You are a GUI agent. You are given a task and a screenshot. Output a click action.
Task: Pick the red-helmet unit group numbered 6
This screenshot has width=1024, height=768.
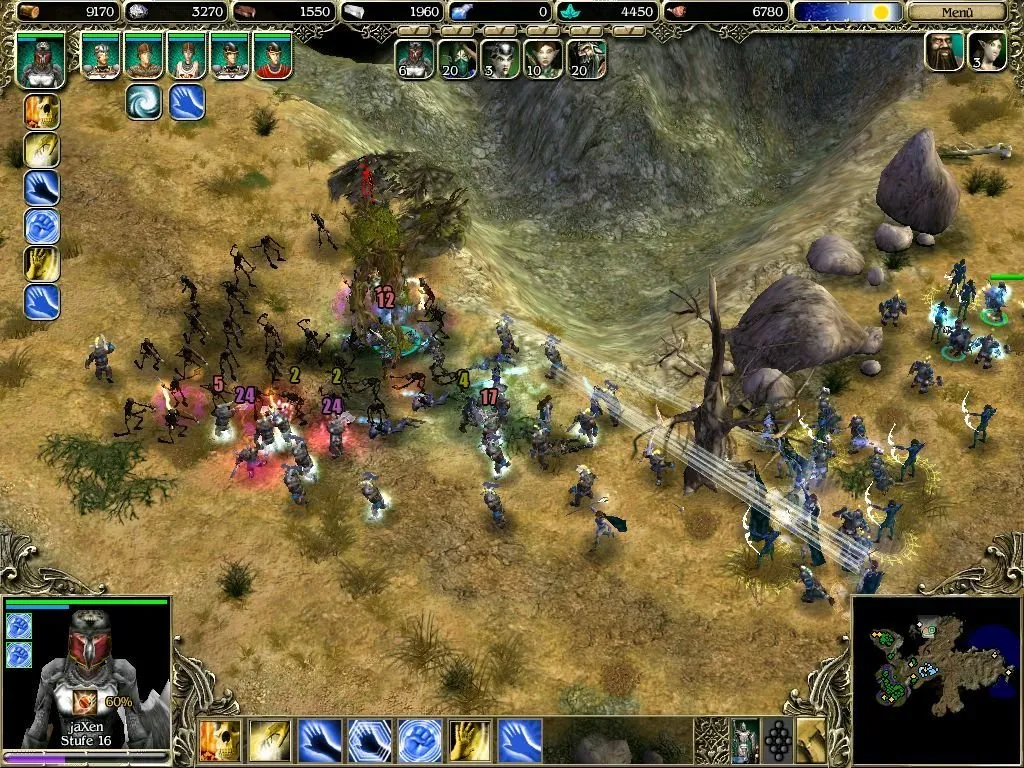pyautogui.click(x=414, y=59)
